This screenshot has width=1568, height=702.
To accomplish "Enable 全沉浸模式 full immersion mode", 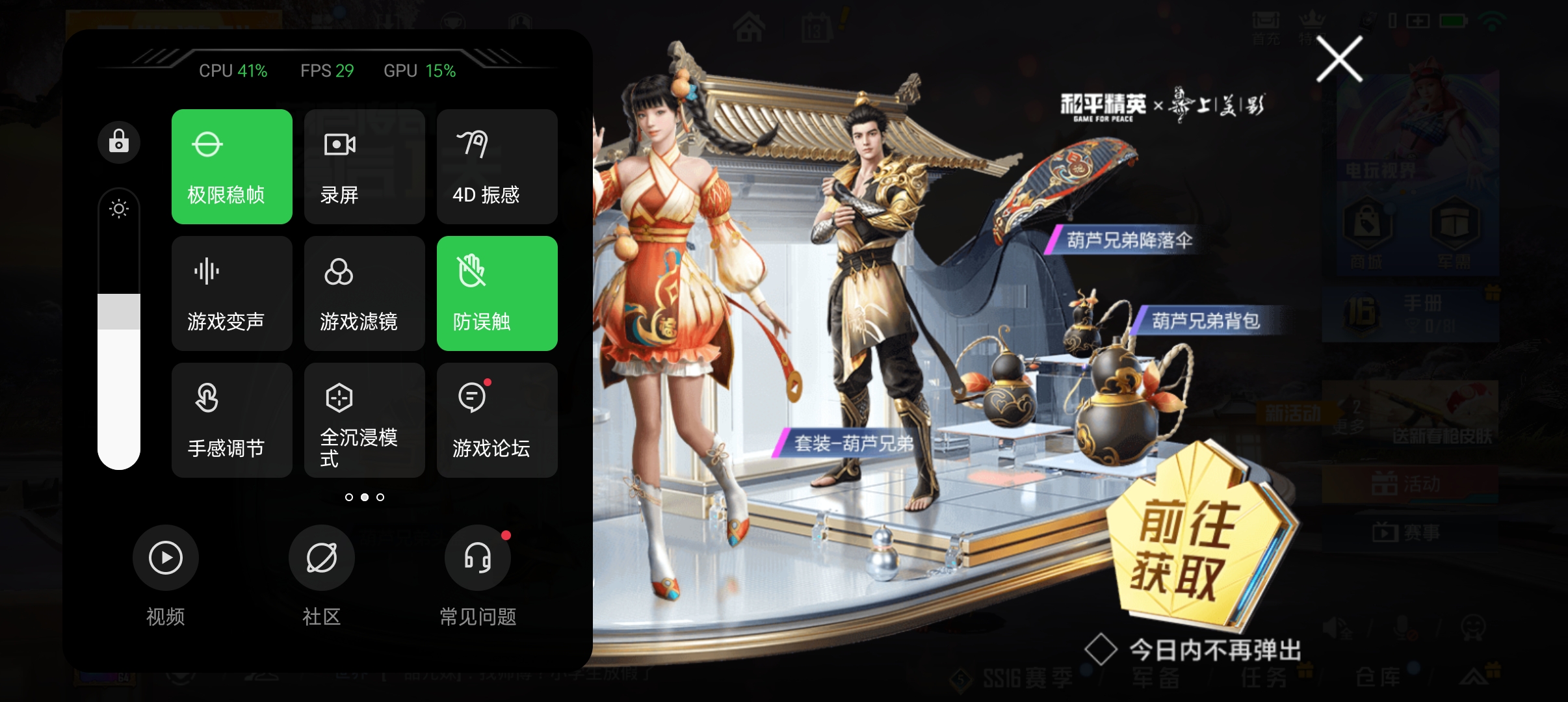I will click(x=364, y=420).
